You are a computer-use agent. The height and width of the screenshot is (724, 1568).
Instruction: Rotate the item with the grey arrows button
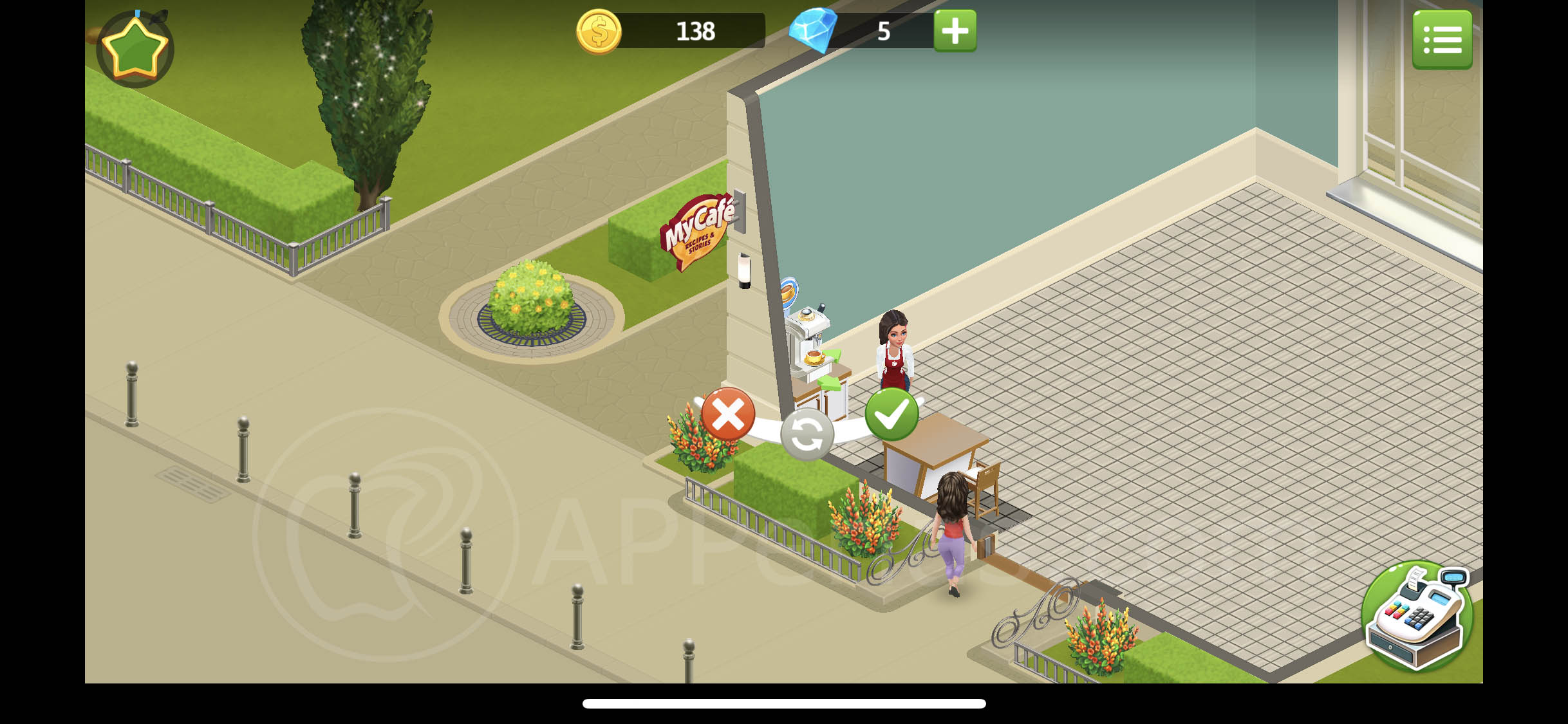coord(807,435)
